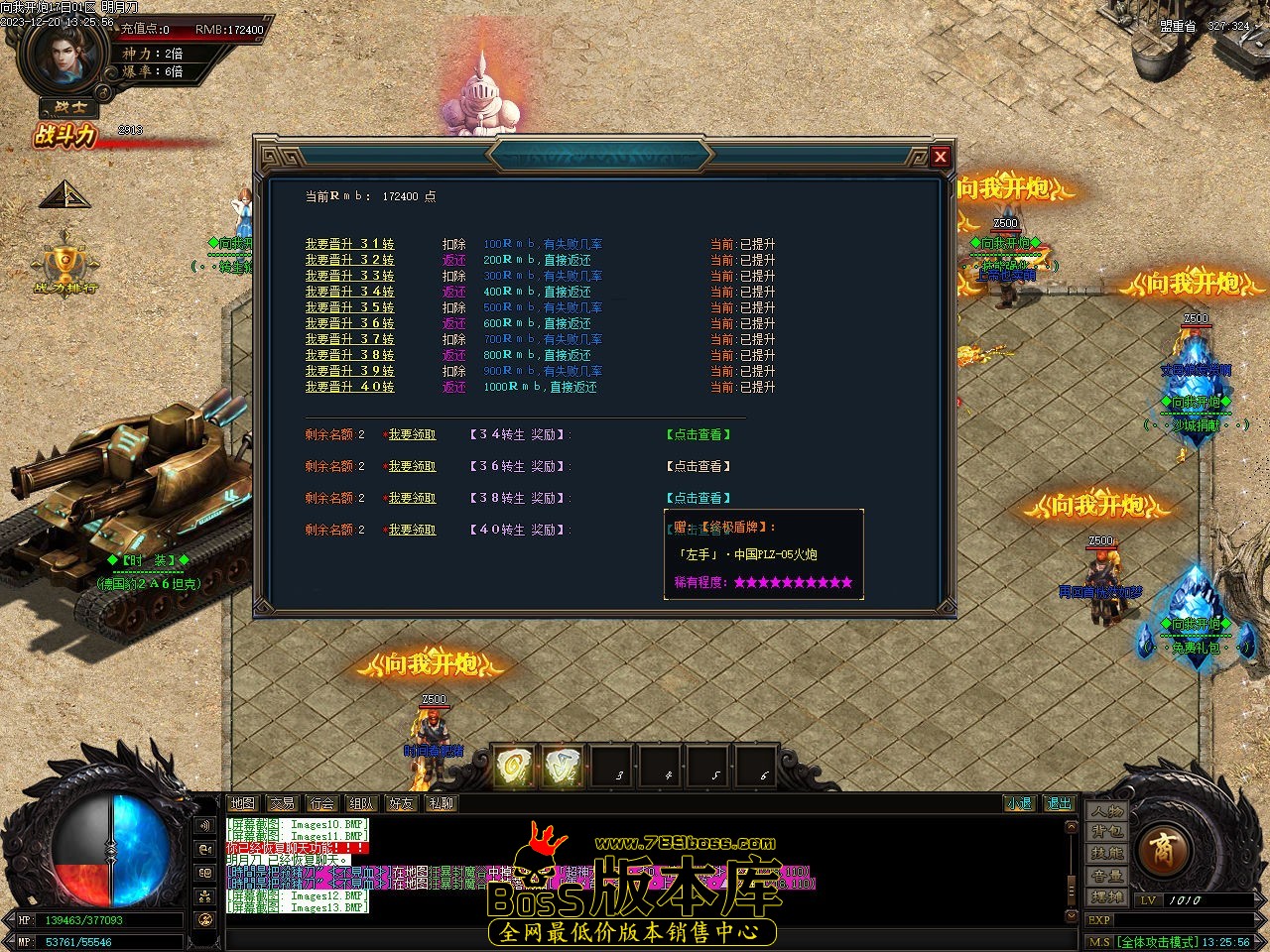
Task: Click the 我要晋升 40转 promotion link
Action: click(349, 387)
